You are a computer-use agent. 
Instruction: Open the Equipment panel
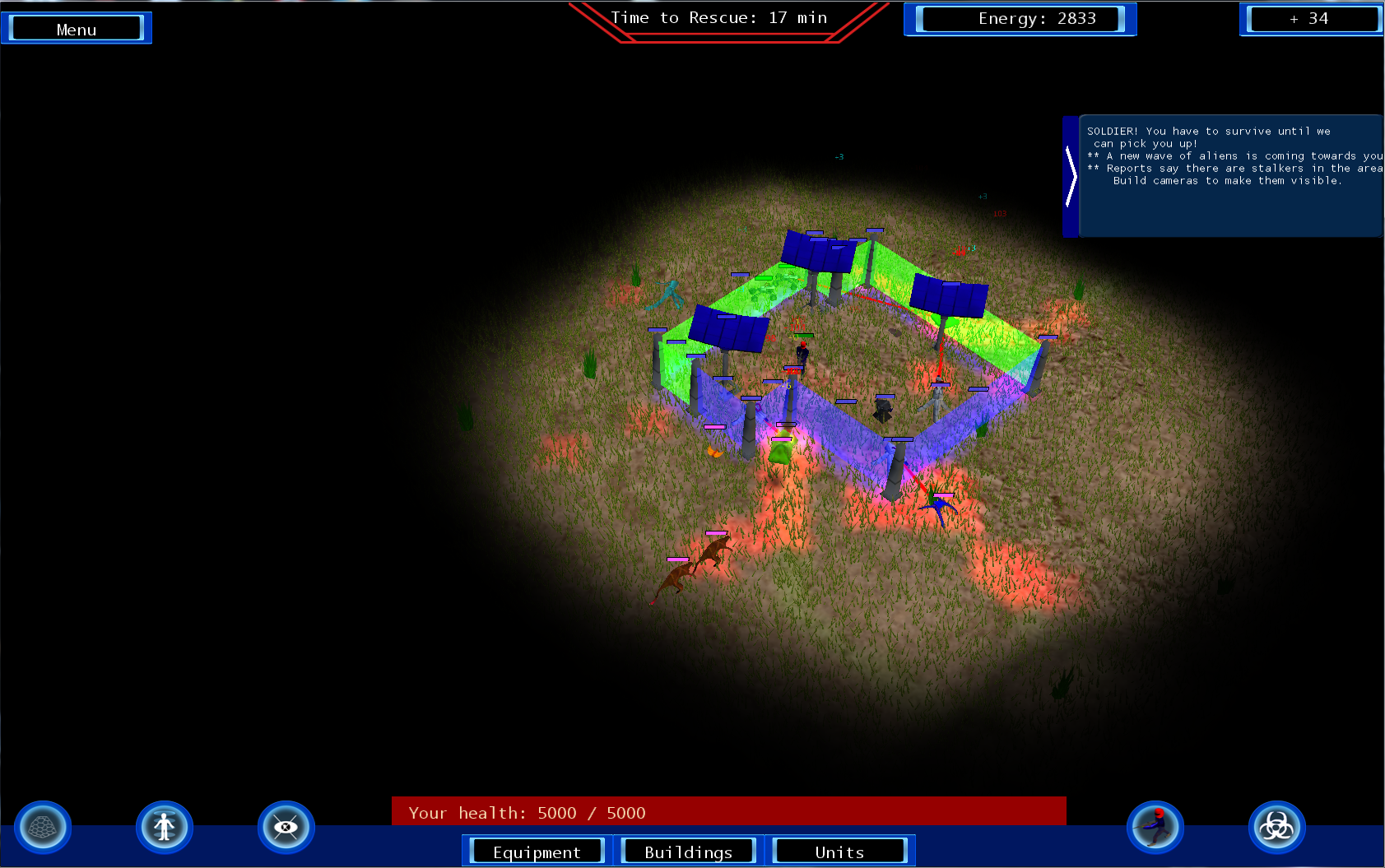(537, 852)
